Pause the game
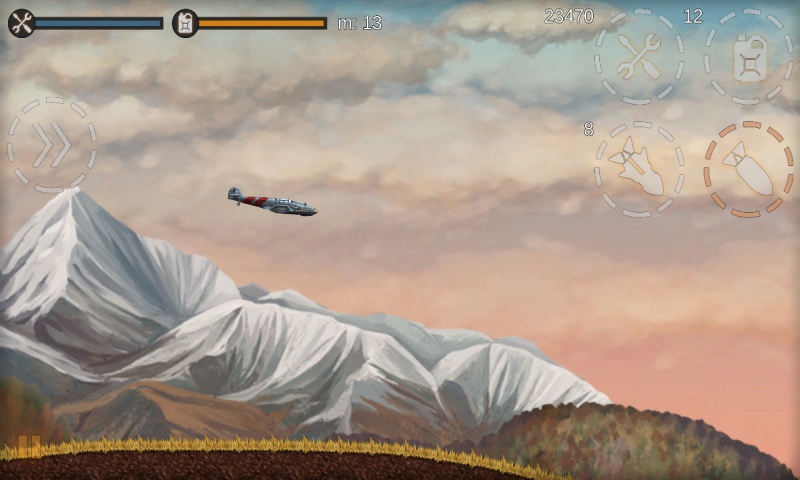Screen dimensions: 800x480 [30, 444]
